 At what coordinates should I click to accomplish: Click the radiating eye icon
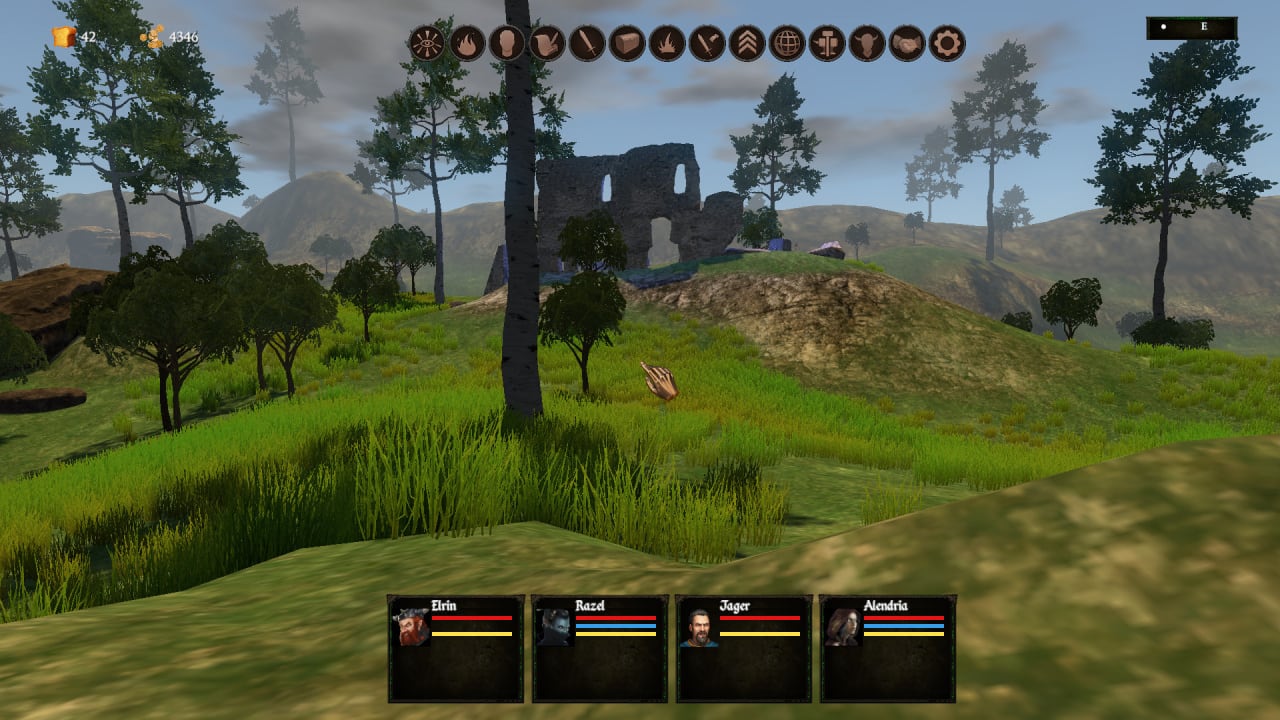[x=427, y=43]
